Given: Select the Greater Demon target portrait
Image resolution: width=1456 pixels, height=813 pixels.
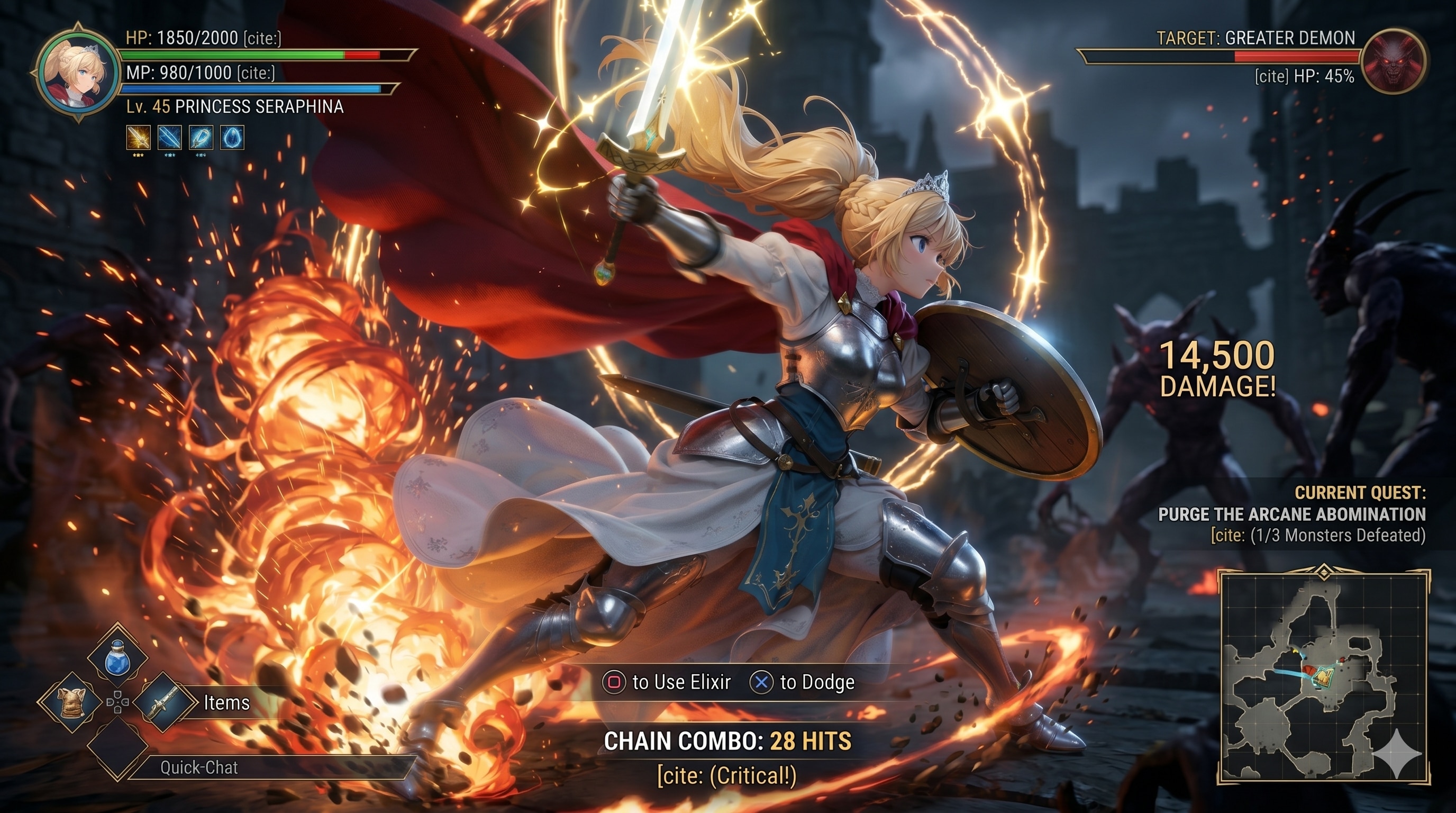Looking at the screenshot, I should tap(1392, 61).
